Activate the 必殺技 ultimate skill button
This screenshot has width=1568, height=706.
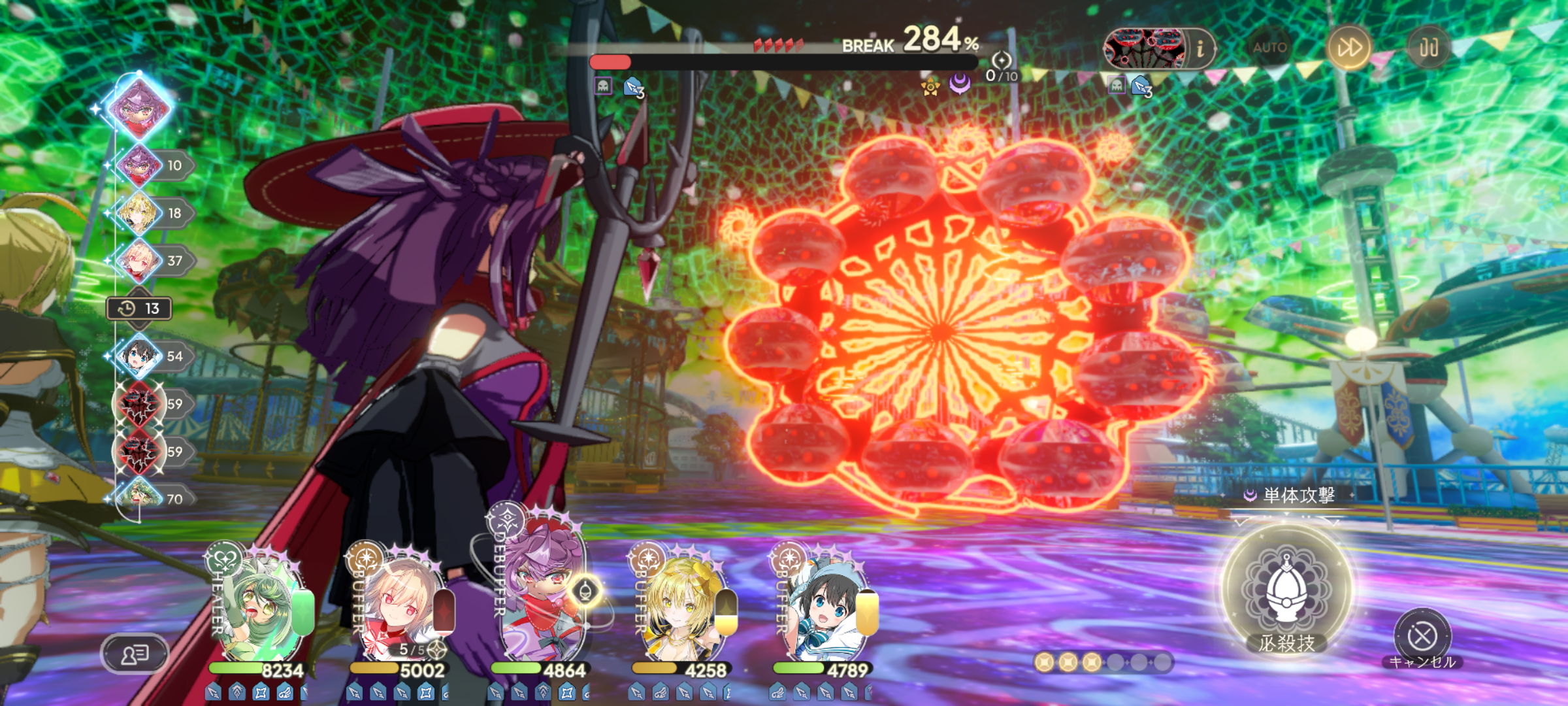pos(1286,592)
